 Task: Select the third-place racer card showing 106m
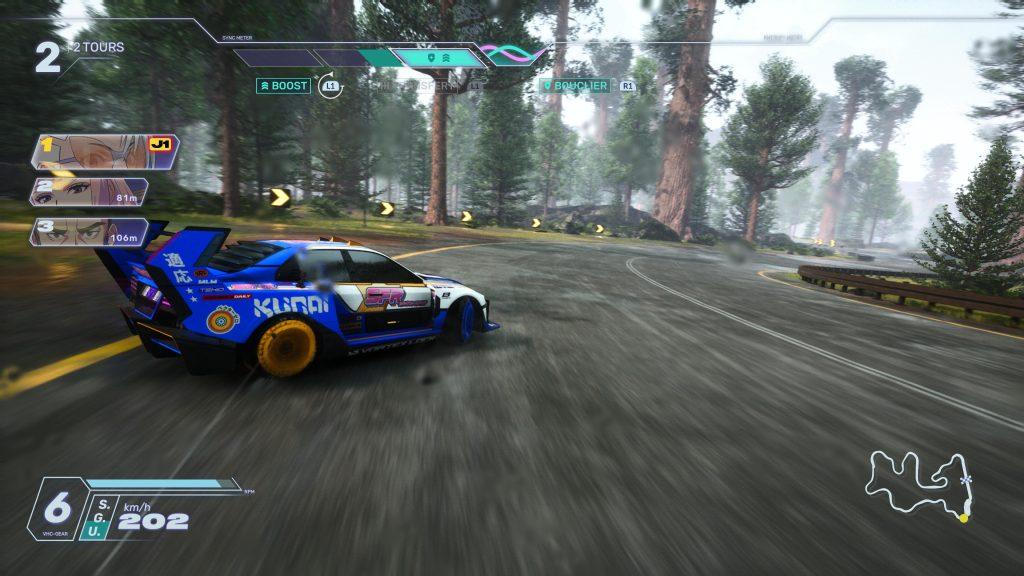pyautogui.click(x=89, y=232)
